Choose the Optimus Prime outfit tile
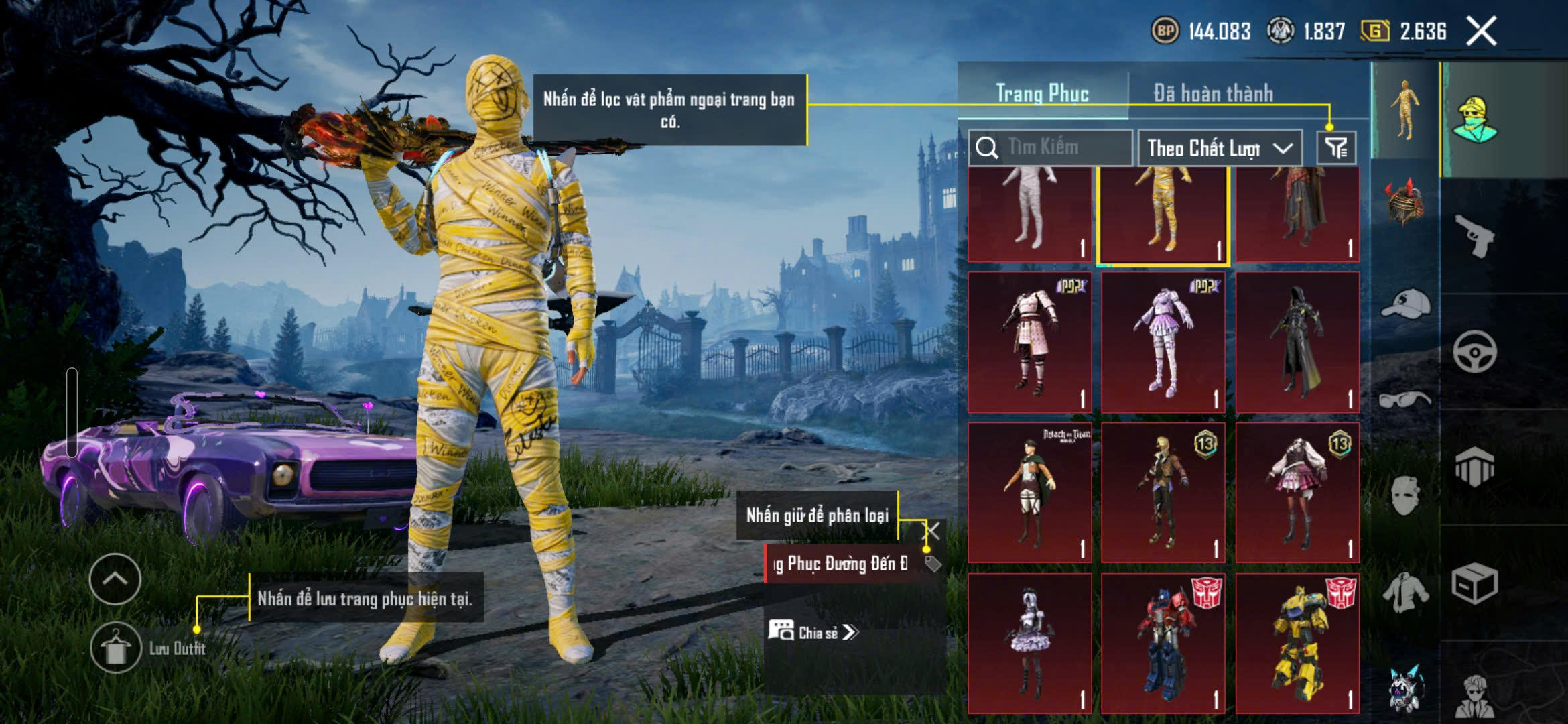 pyautogui.click(x=1163, y=642)
